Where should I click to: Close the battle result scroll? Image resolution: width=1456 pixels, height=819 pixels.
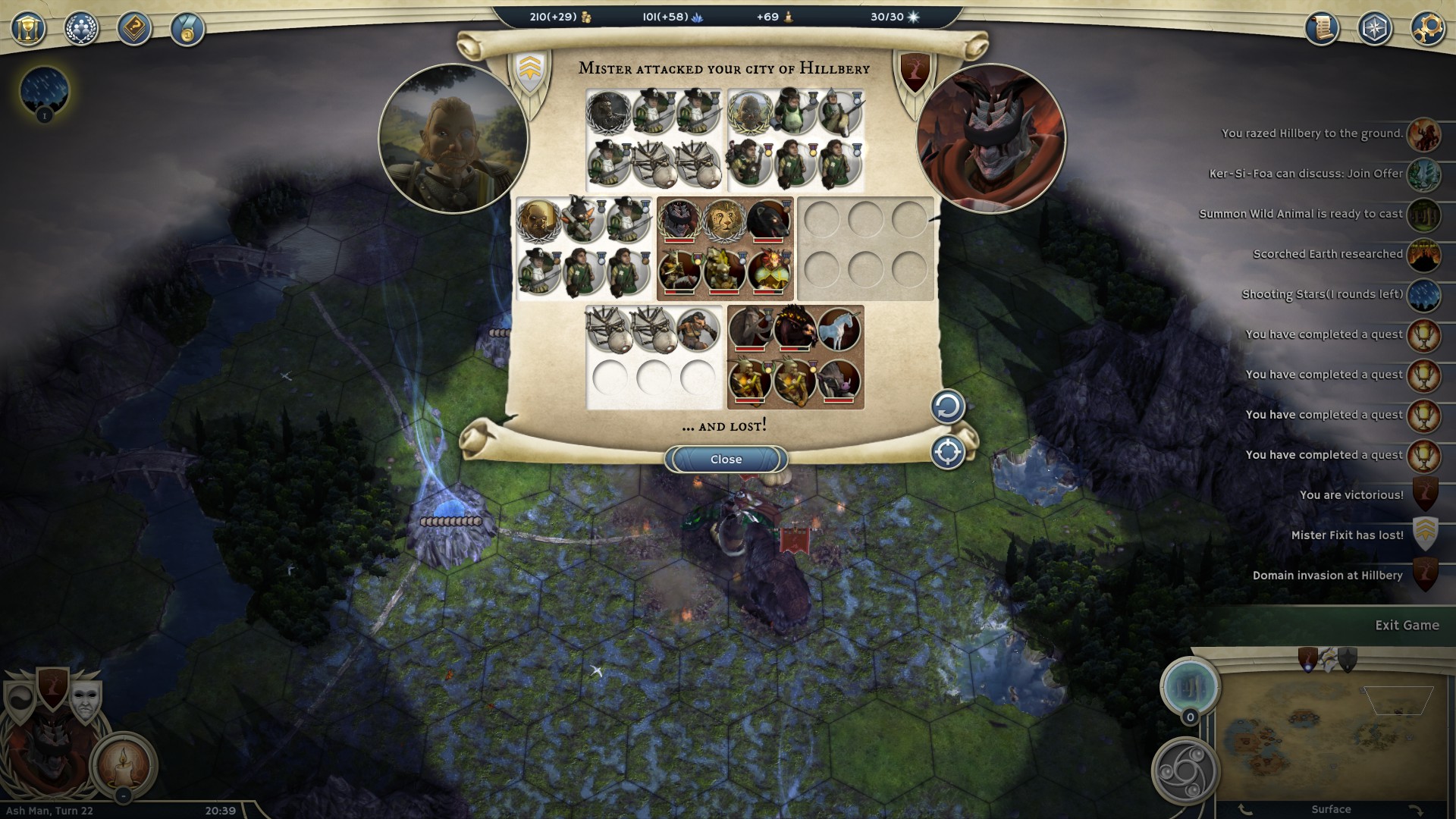pyautogui.click(x=726, y=460)
